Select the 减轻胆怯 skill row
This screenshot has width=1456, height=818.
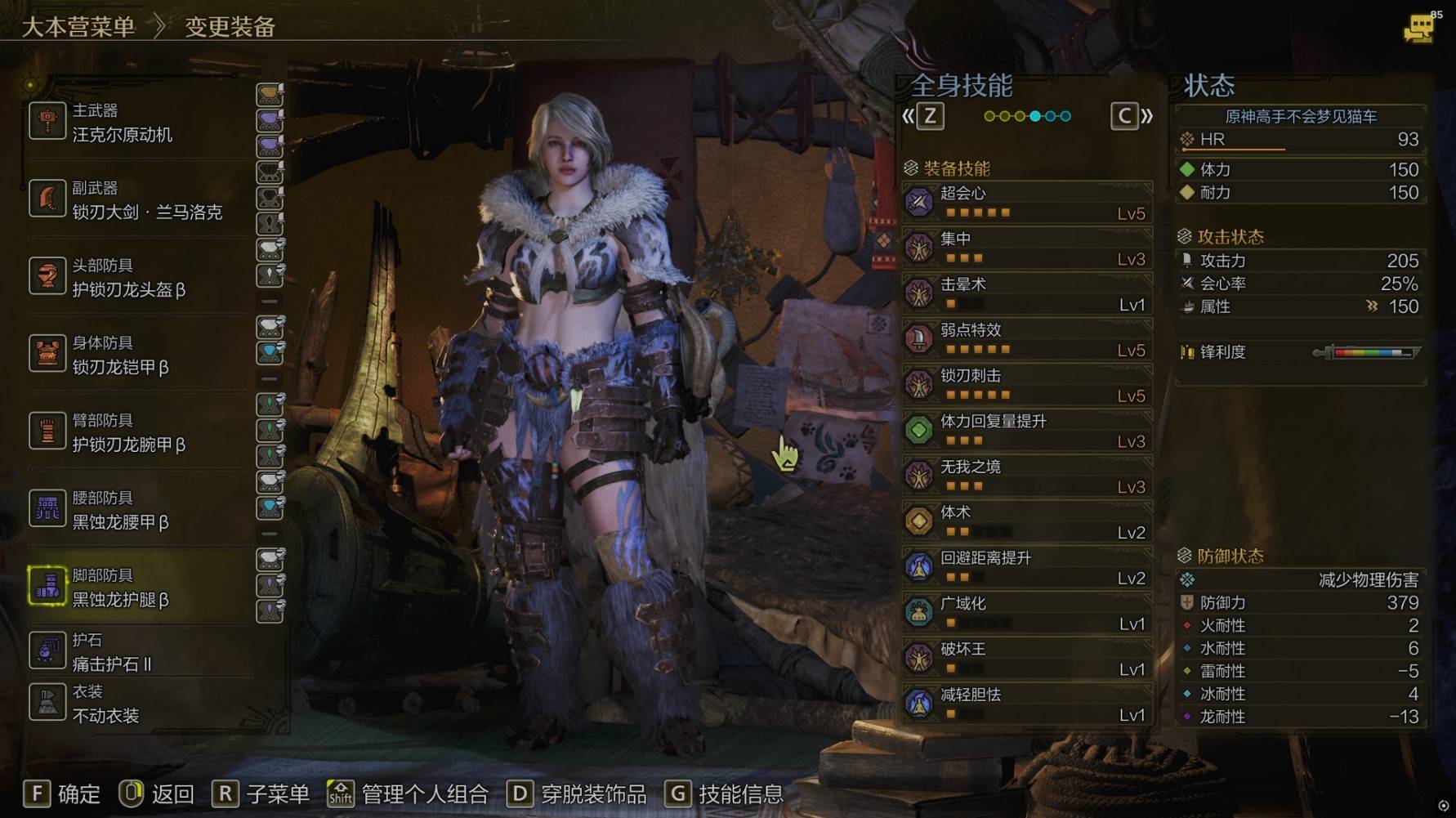[x=1028, y=704]
